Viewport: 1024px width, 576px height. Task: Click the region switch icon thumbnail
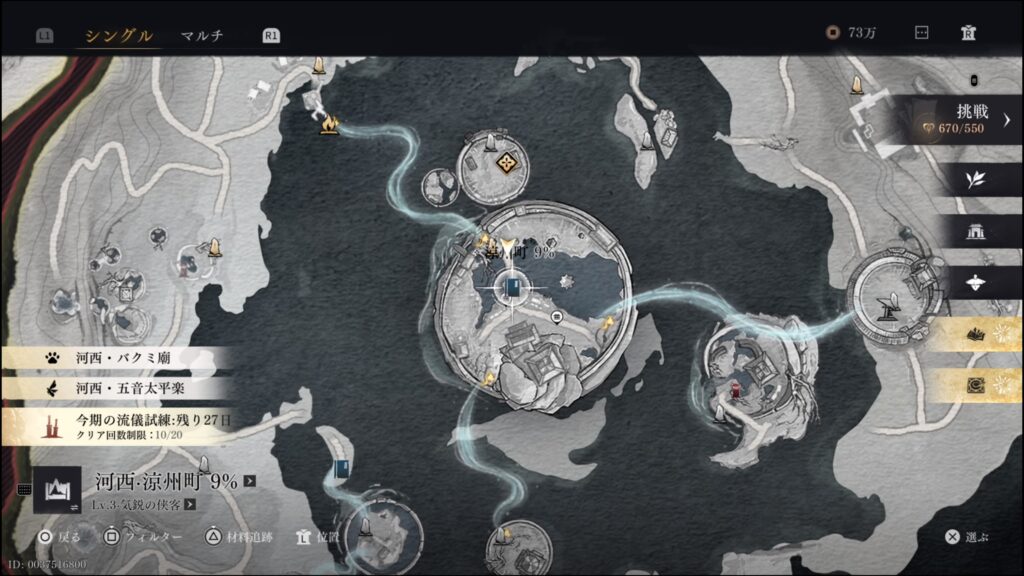(57, 489)
